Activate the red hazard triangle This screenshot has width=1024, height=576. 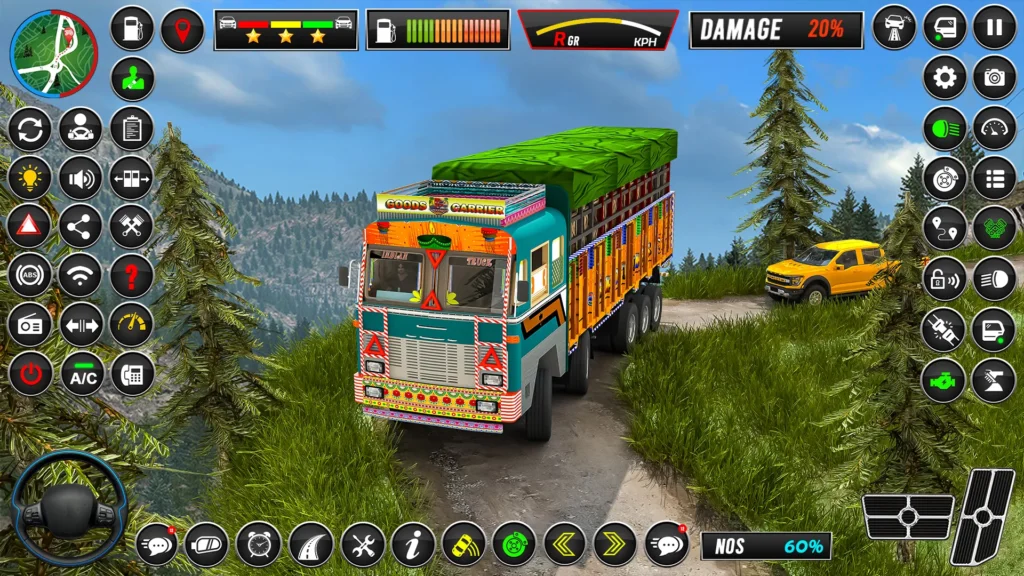click(30, 226)
